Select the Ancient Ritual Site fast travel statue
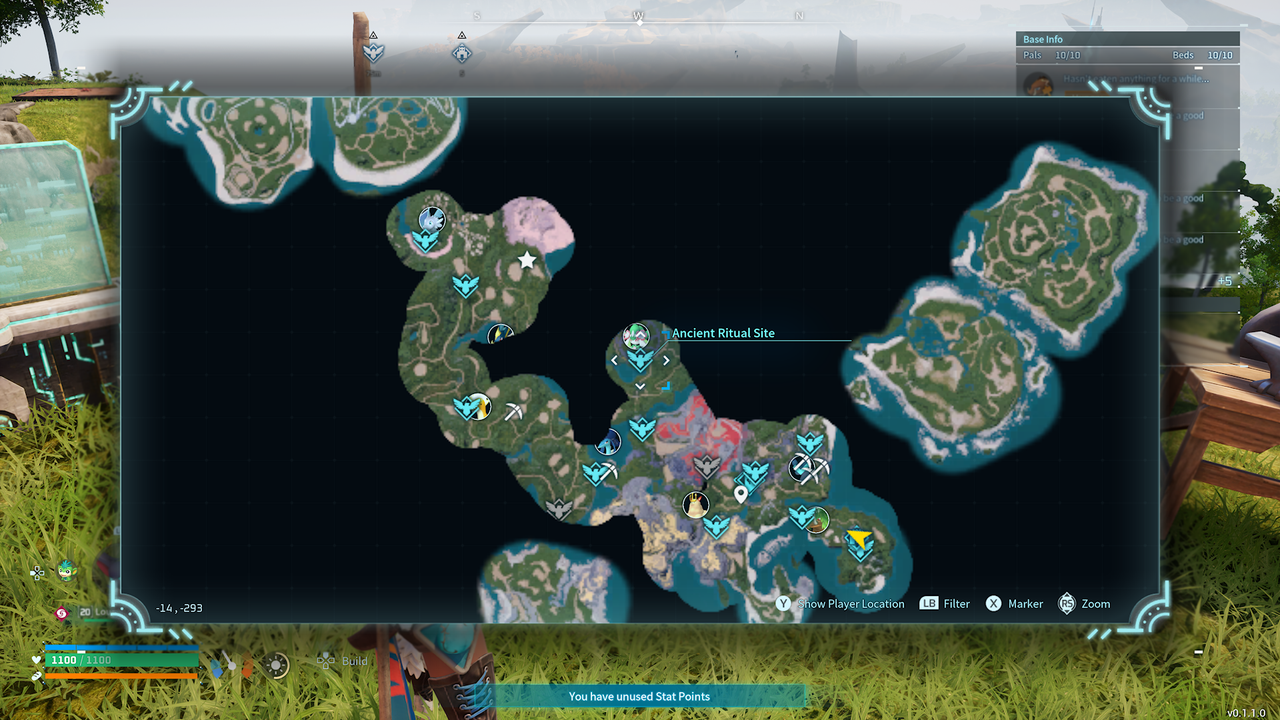Screen dimensions: 1280x720 tap(640, 360)
